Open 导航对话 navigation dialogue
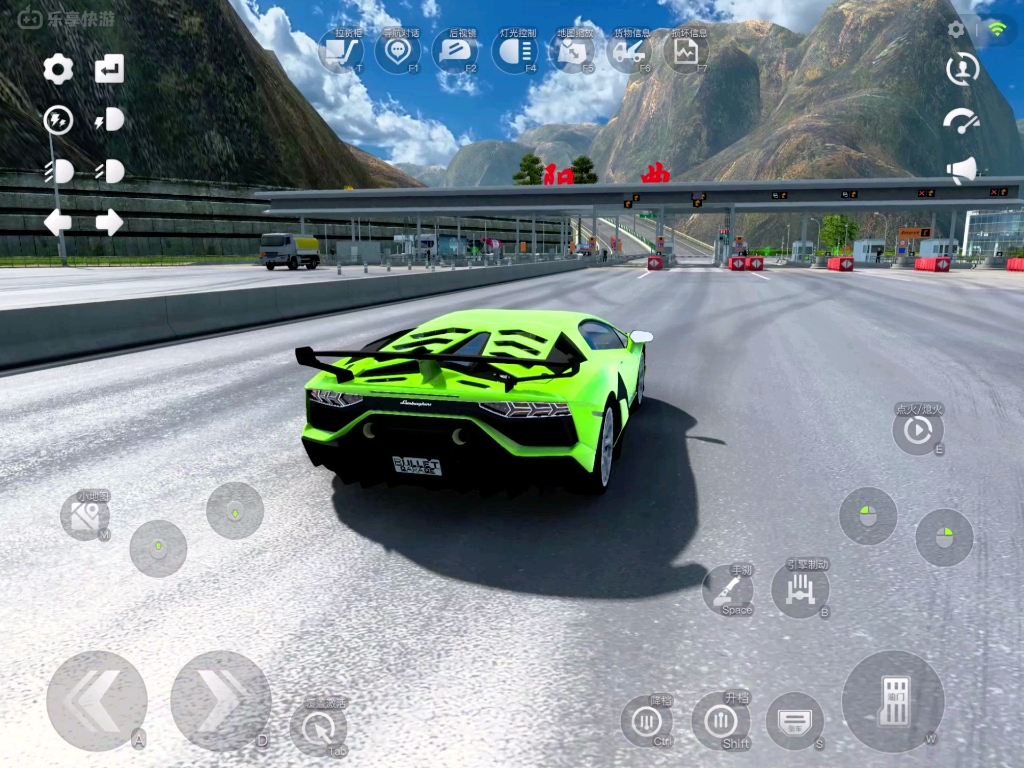Image resolution: width=1024 pixels, height=768 pixels. [x=398, y=51]
